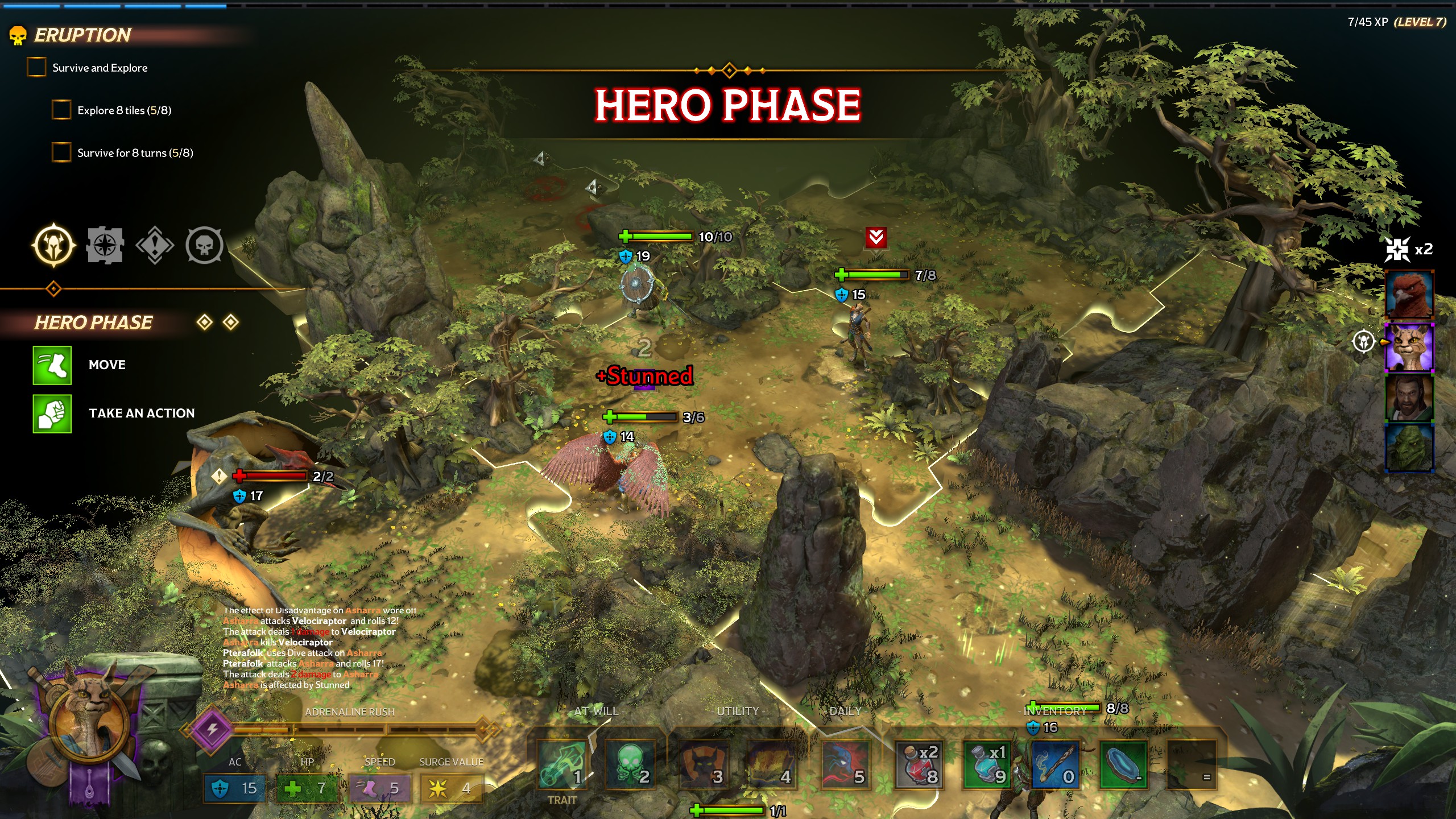Equip the smoking wand item
This screenshot has height=819, width=1456.
click(x=1056, y=765)
